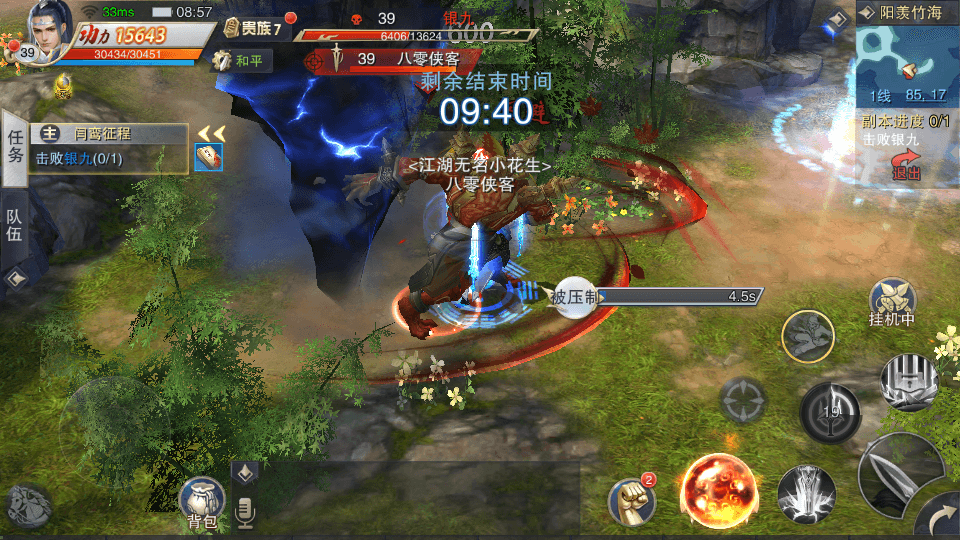
Task: Switch target using crosshair button
Action: [743, 401]
